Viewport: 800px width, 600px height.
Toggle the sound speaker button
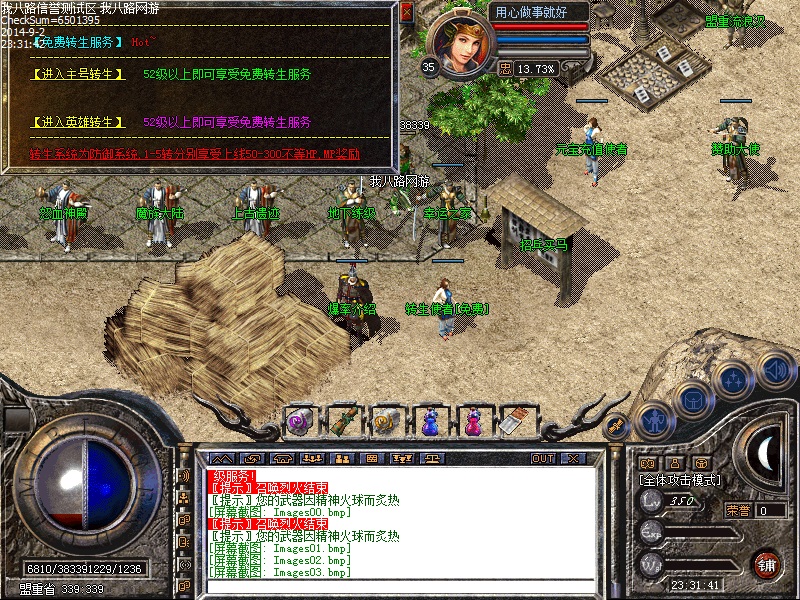pos(776,368)
